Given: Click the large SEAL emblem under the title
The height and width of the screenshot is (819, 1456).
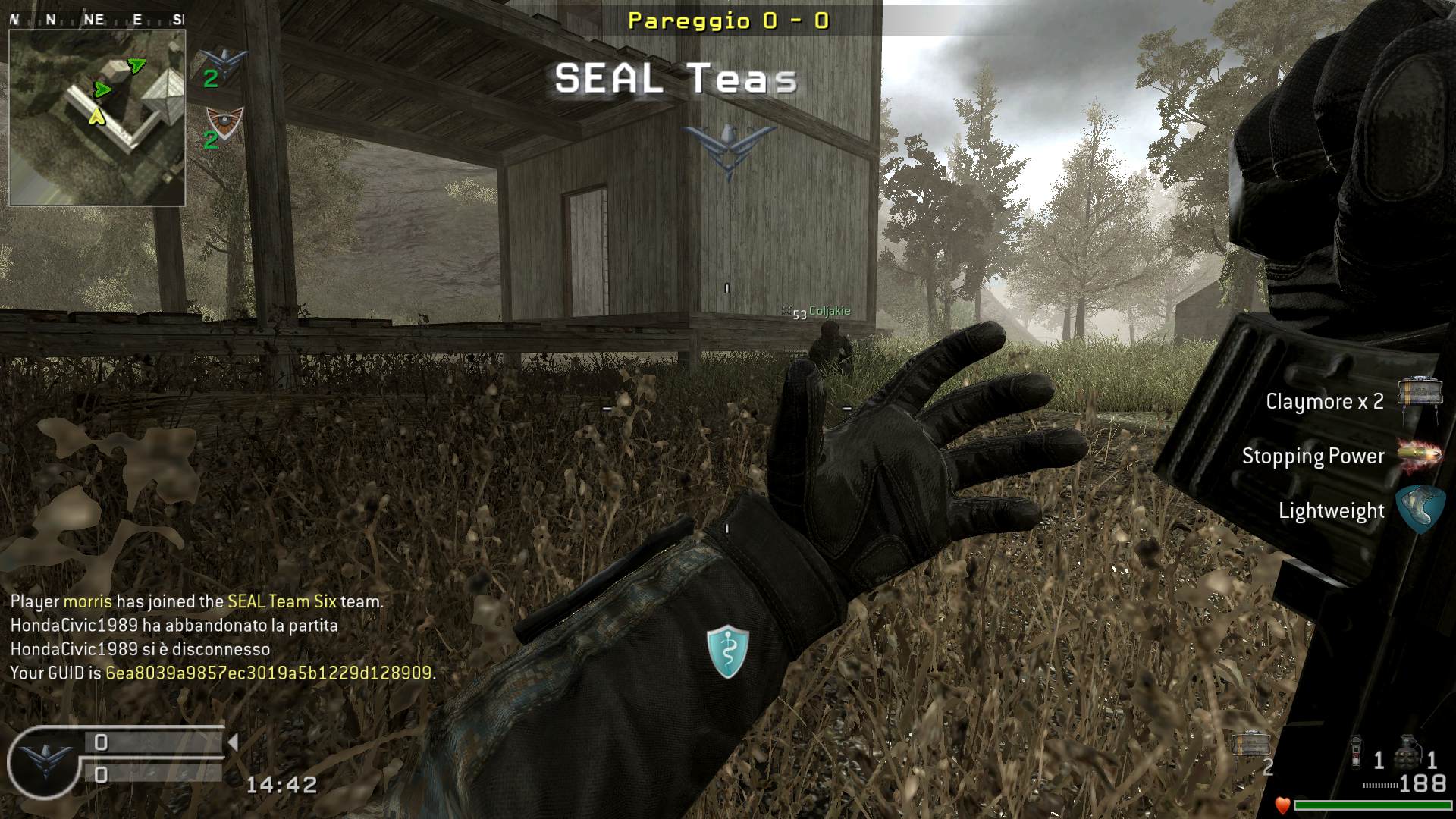Looking at the screenshot, I should (729, 149).
